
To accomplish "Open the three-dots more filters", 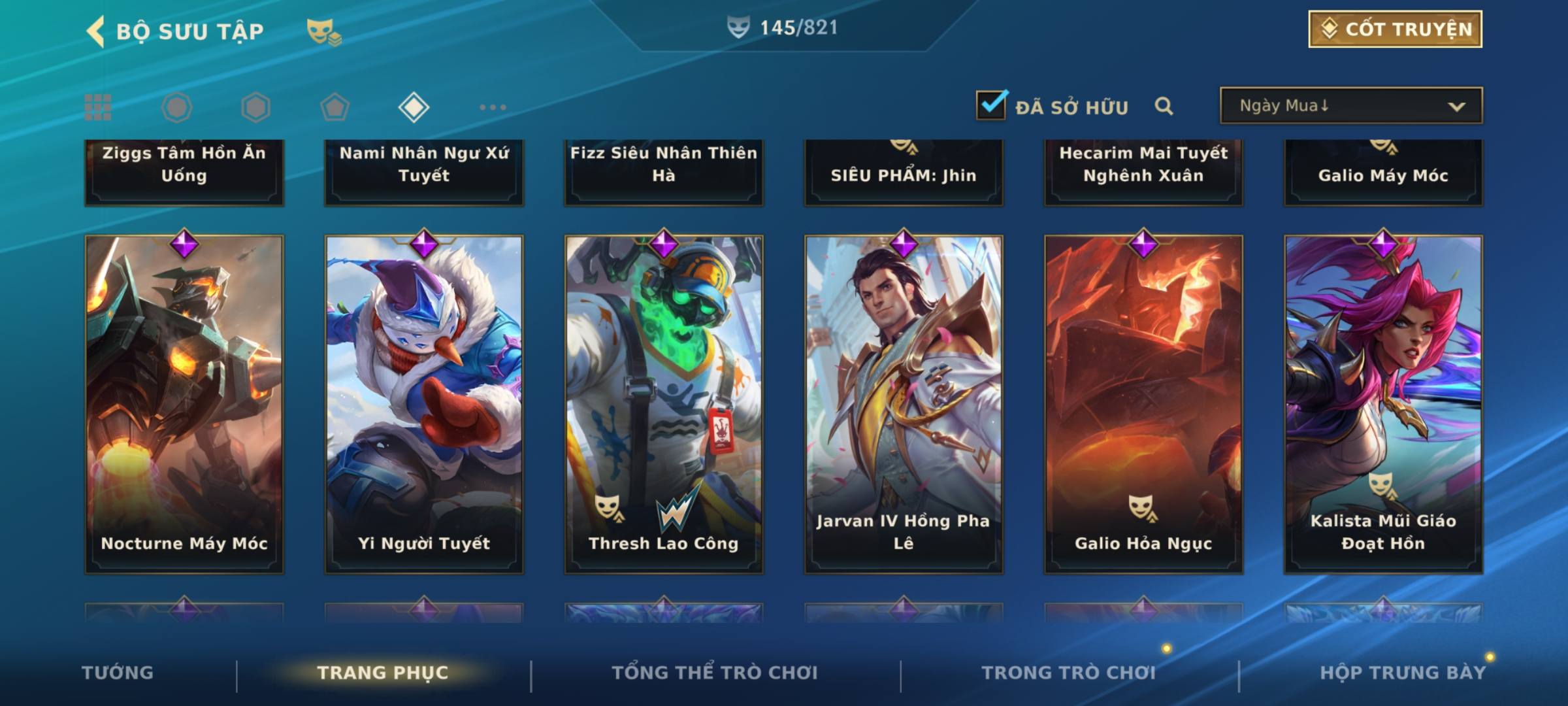I will pyautogui.click(x=493, y=107).
